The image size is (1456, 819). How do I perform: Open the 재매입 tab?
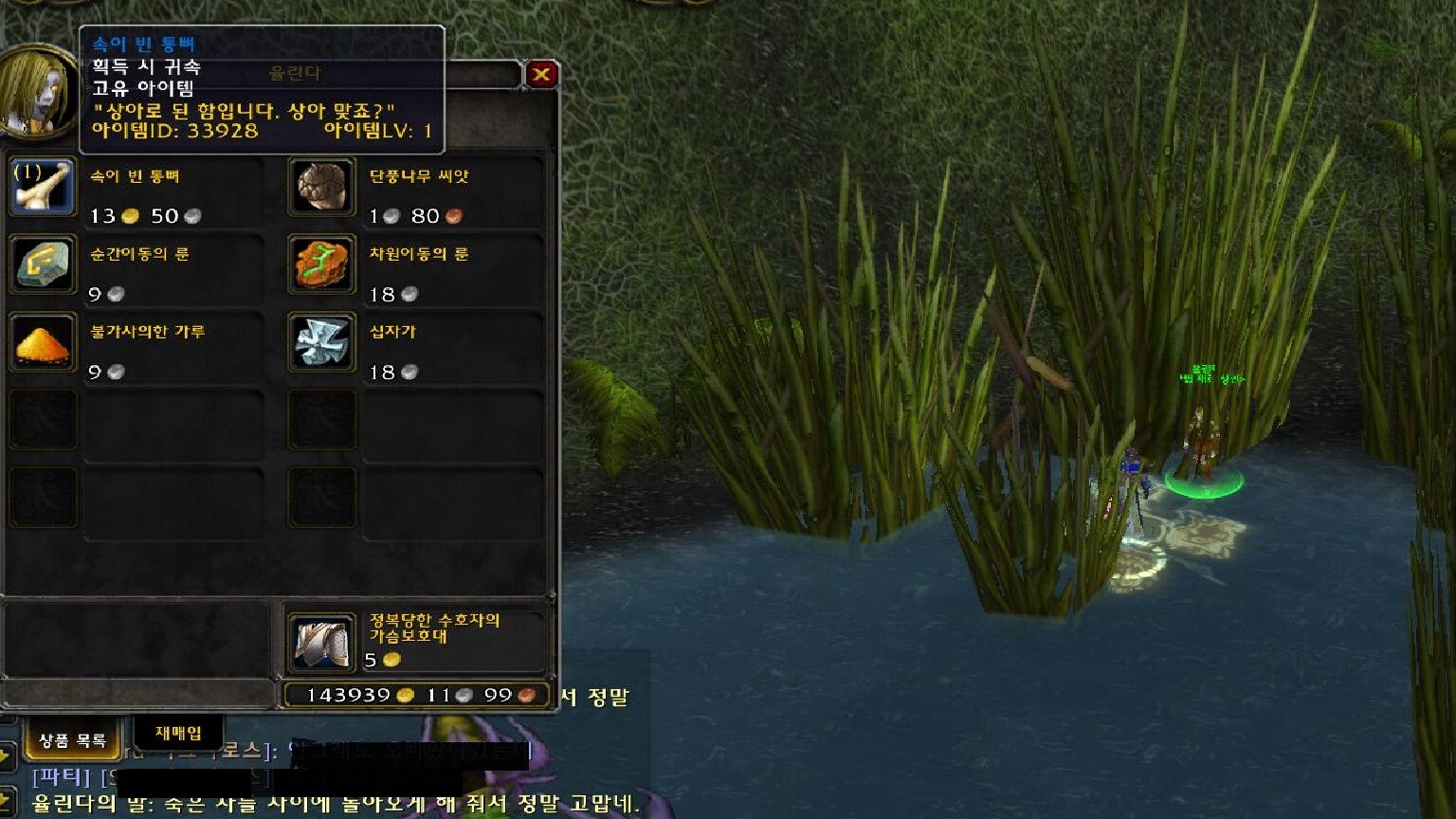178,733
